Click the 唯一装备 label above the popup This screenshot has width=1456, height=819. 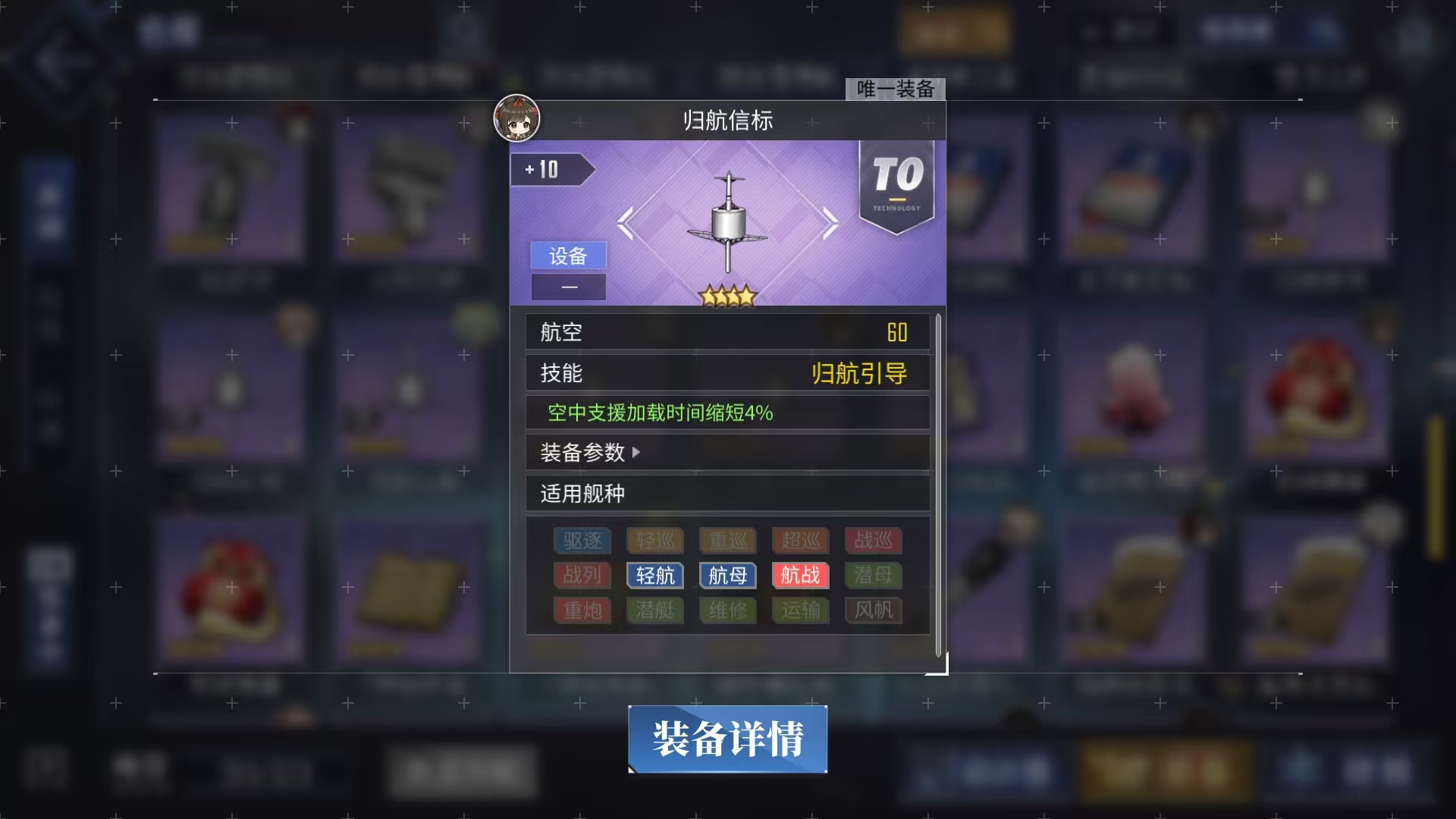[896, 89]
